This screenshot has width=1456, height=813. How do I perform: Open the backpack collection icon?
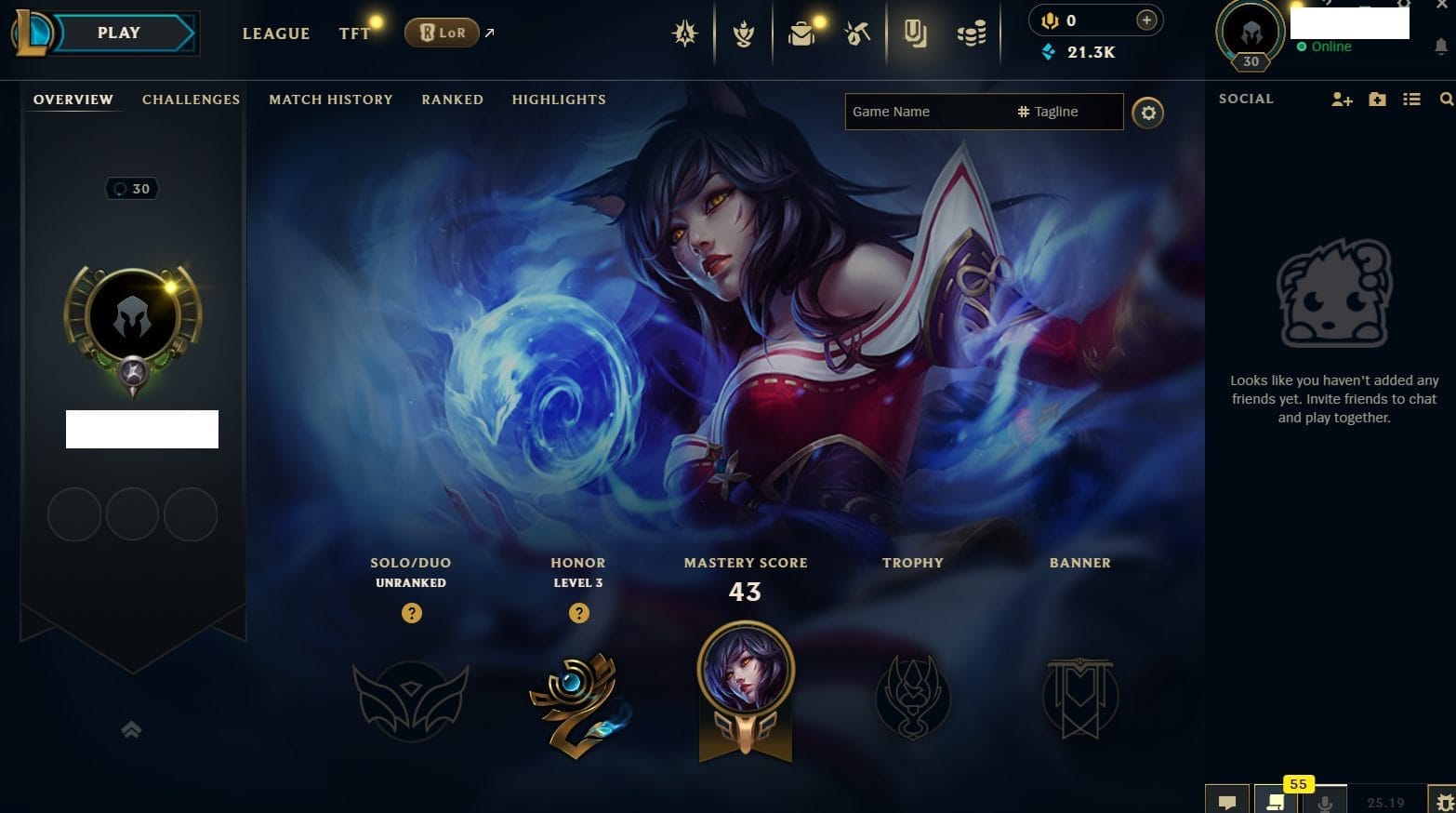[x=801, y=34]
